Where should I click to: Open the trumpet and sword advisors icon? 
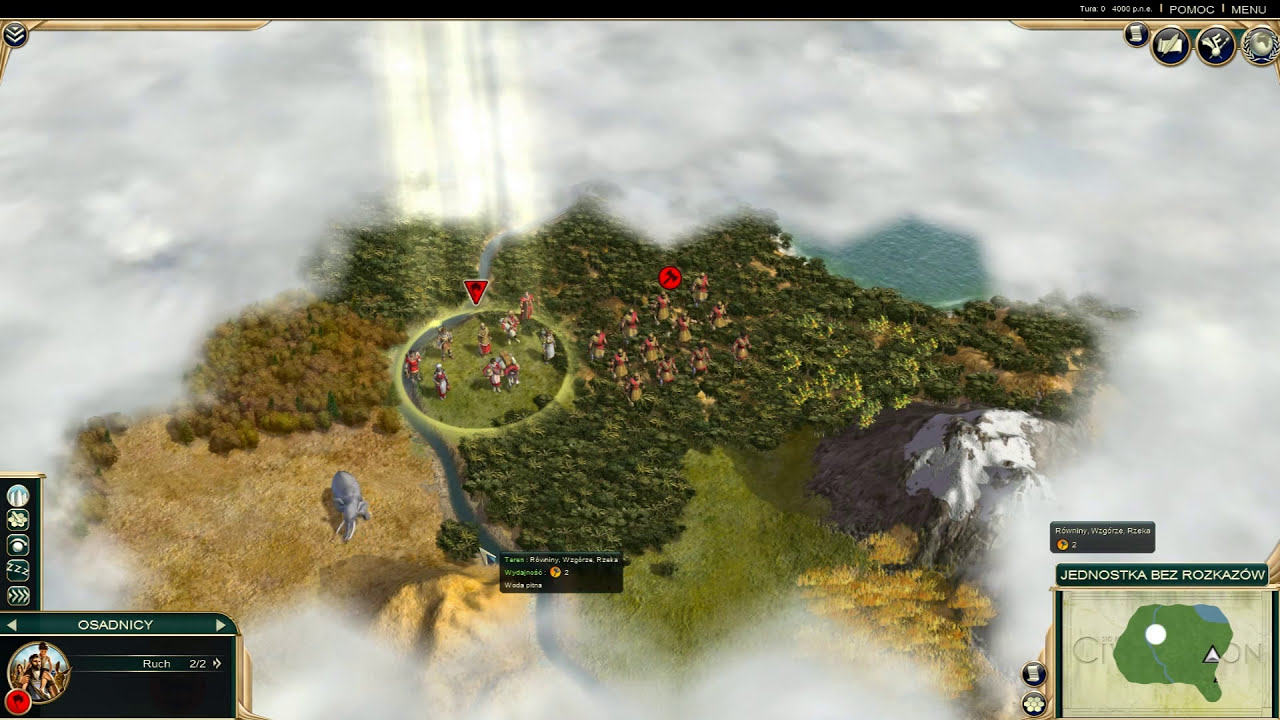(x=1215, y=46)
